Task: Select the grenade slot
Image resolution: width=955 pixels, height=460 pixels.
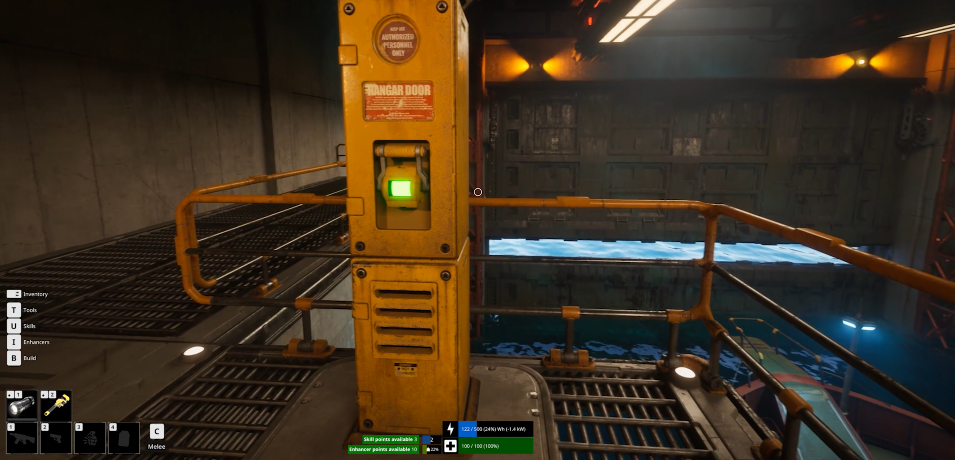Action: click(89, 438)
